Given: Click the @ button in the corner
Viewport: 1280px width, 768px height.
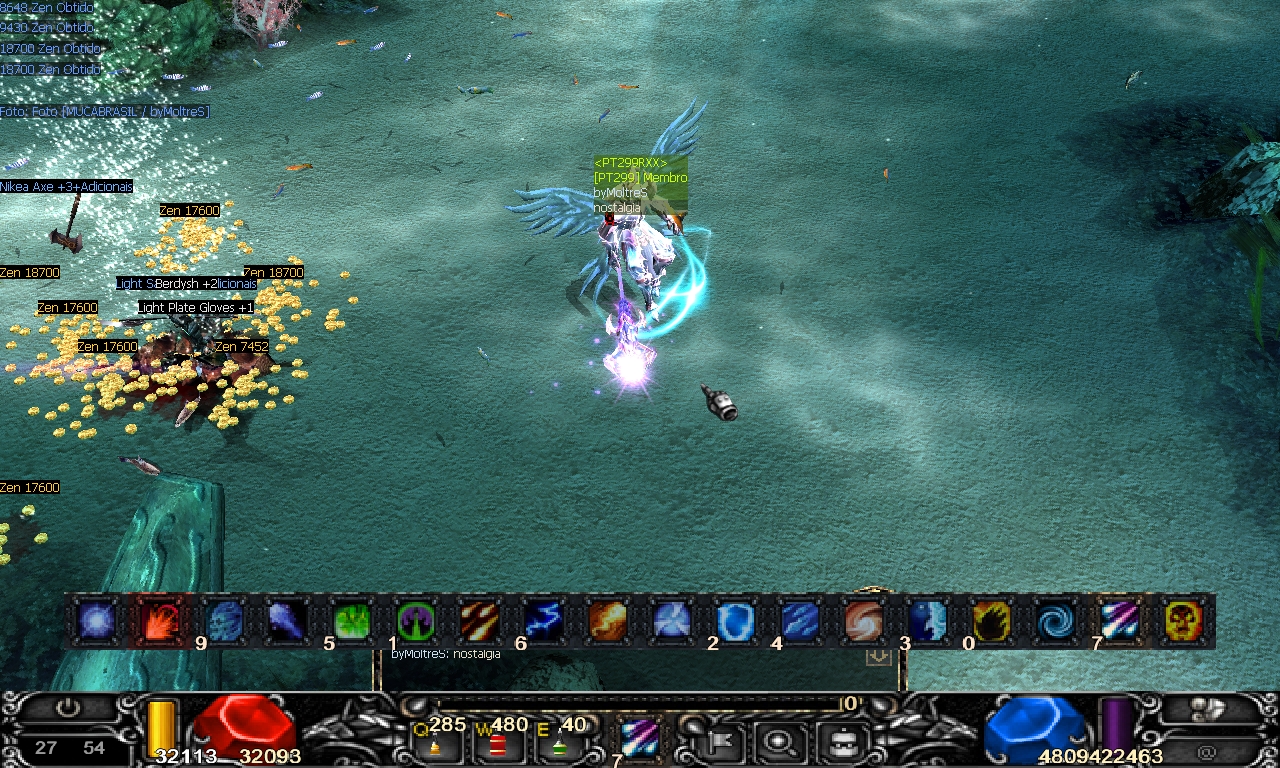Looking at the screenshot, I should coord(1207,751).
